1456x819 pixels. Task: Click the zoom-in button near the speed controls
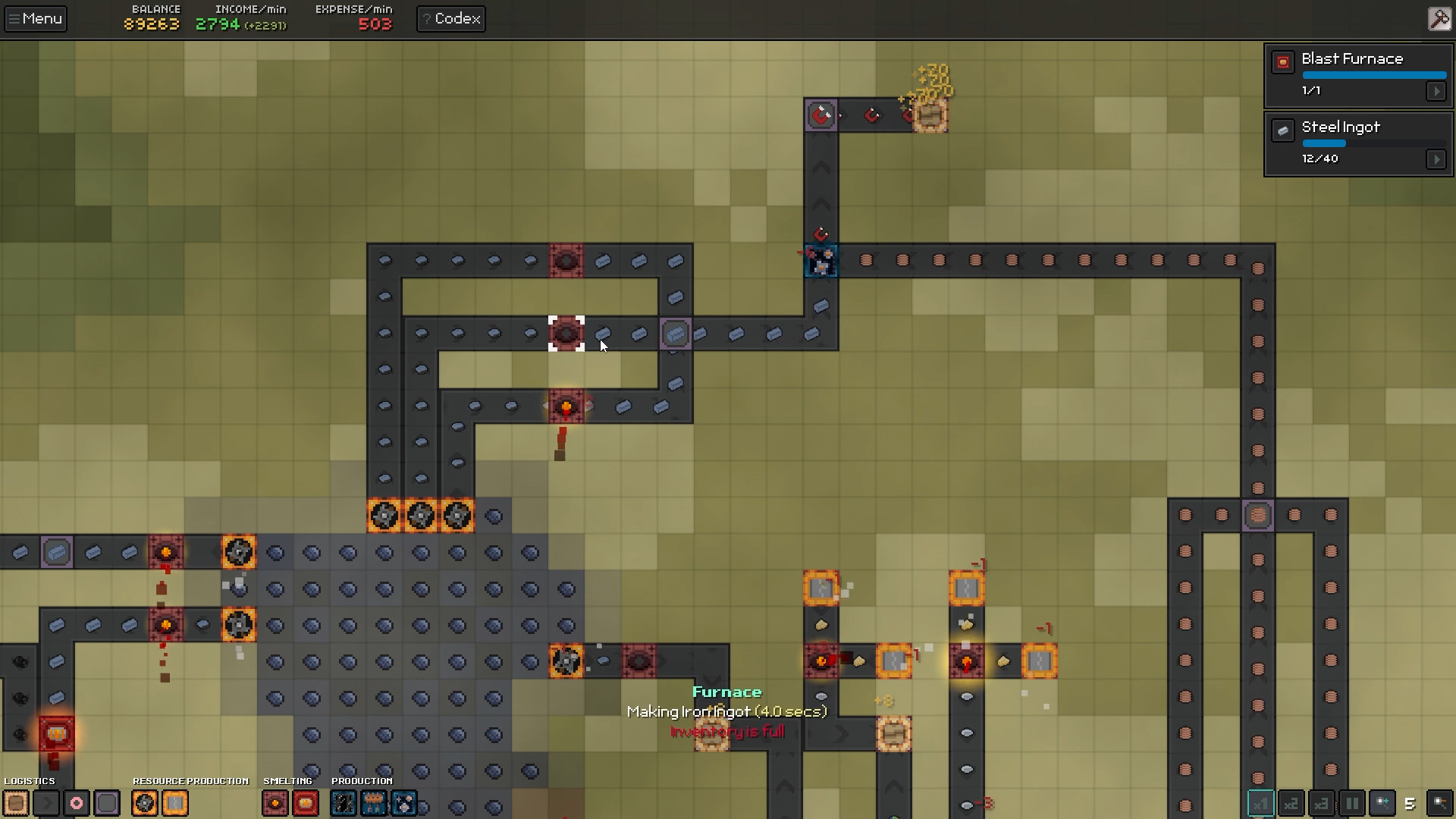click(x=1382, y=804)
